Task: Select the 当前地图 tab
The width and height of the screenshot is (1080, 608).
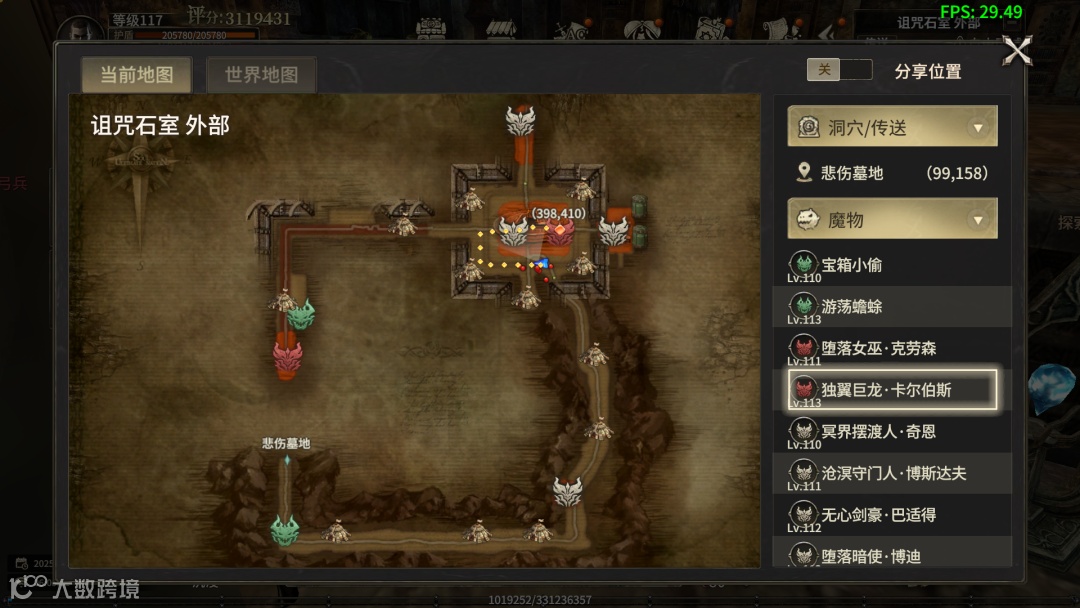Action: coord(137,75)
